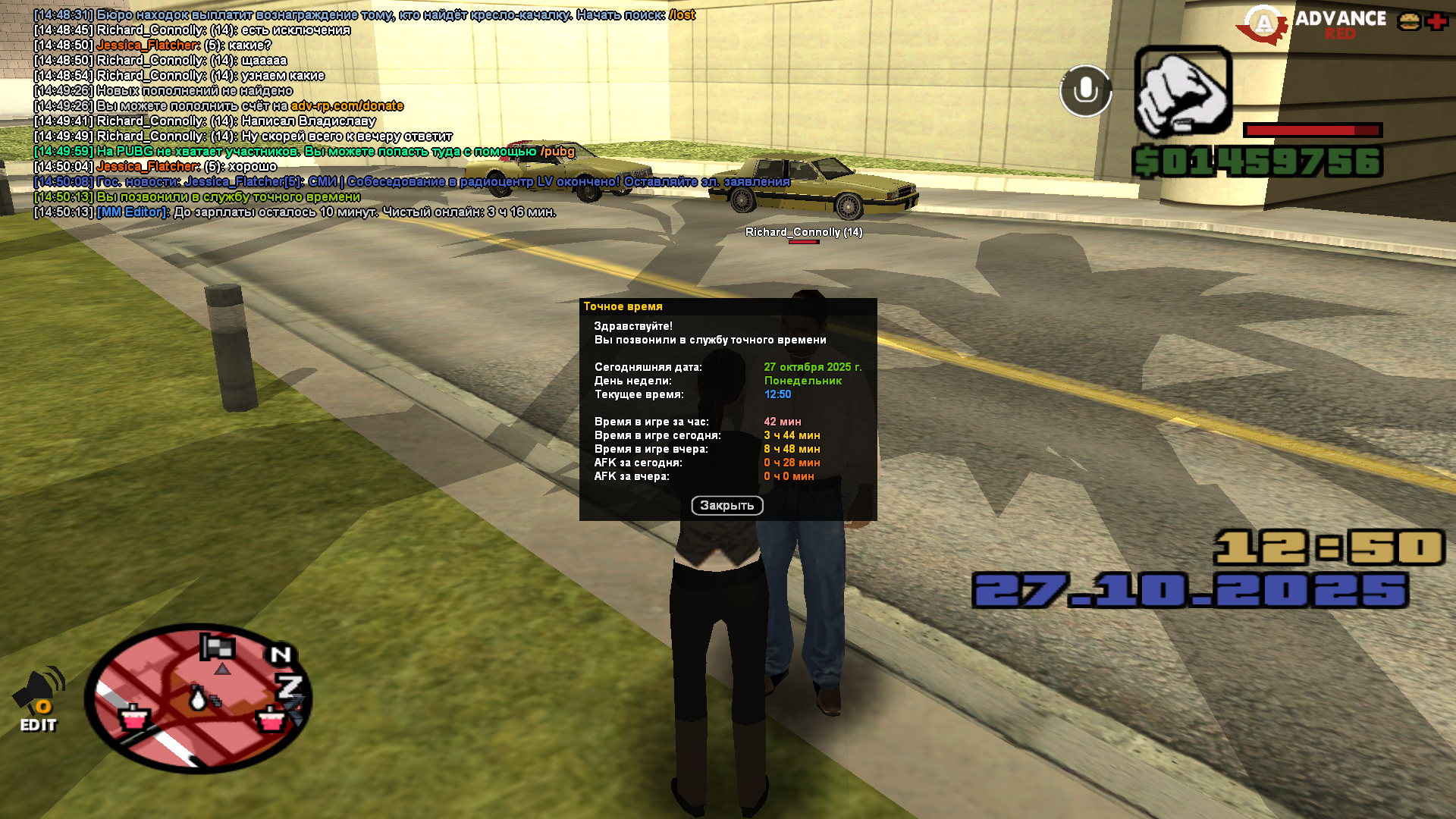The image size is (1456, 819).
Task: Click the megaphone EDIT icon
Action: click(x=39, y=699)
